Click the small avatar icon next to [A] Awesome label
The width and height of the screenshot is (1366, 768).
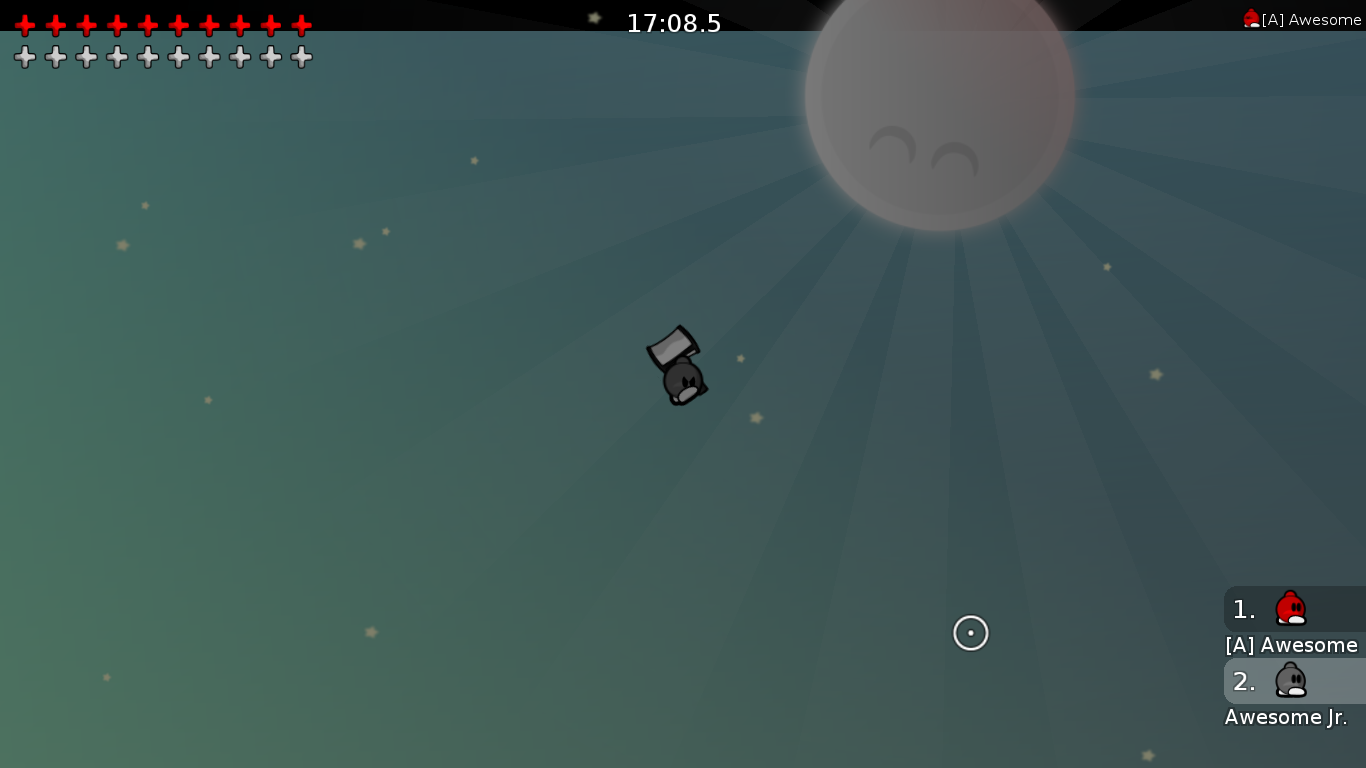coord(1253,17)
